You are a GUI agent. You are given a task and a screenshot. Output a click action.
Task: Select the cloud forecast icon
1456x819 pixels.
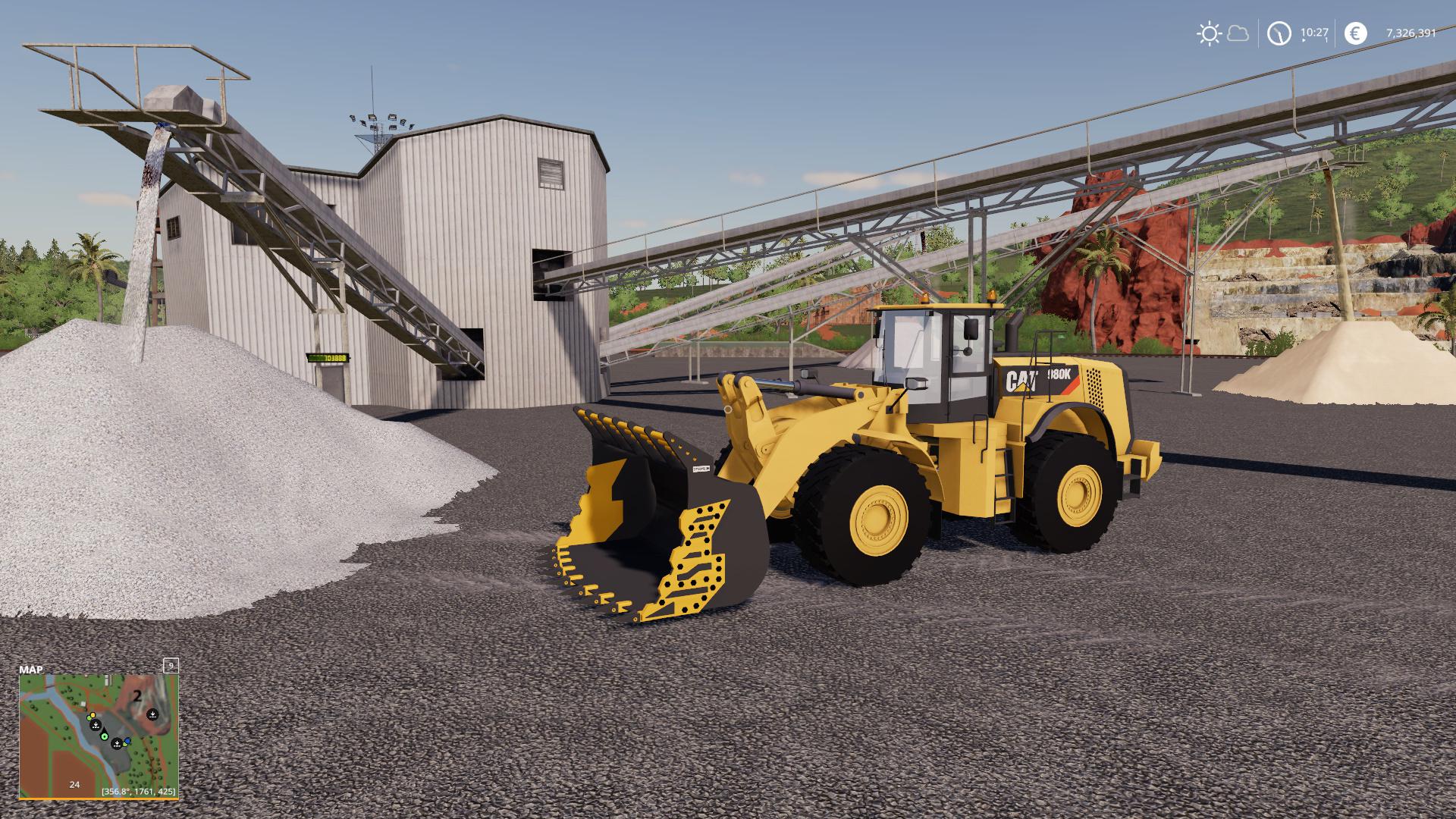pyautogui.click(x=1238, y=33)
